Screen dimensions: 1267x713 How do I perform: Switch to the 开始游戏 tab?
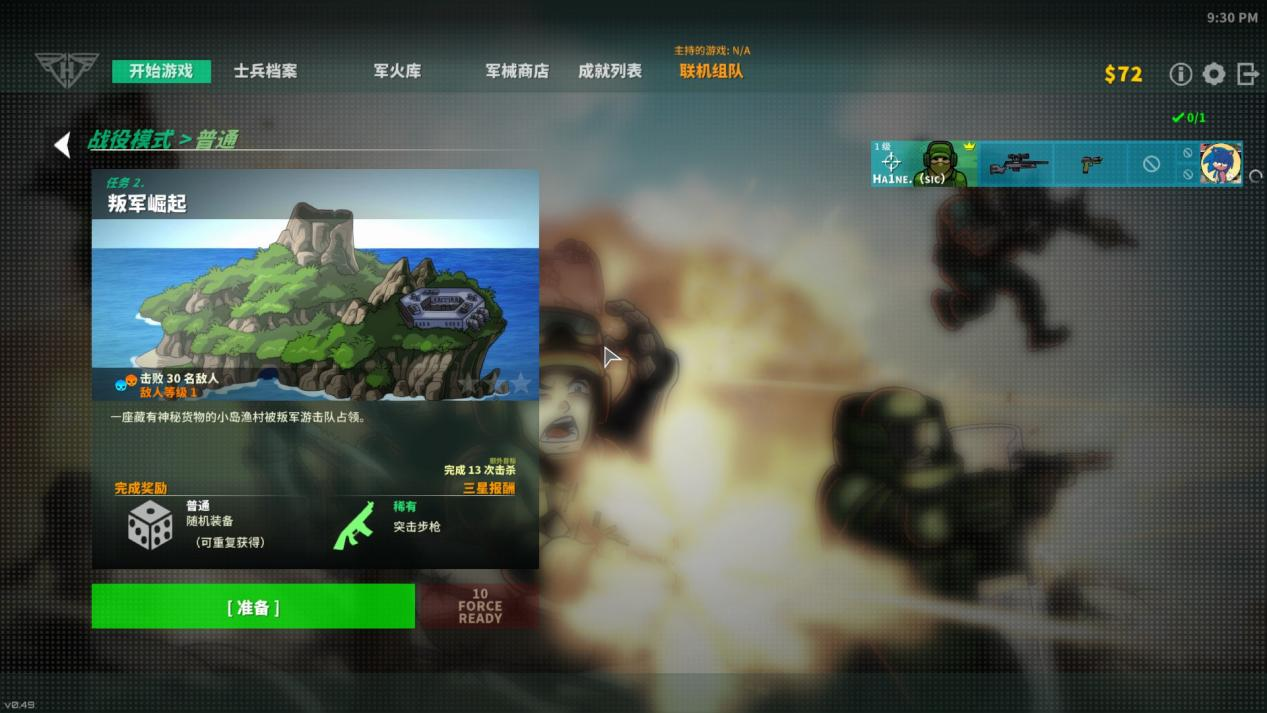coord(161,71)
